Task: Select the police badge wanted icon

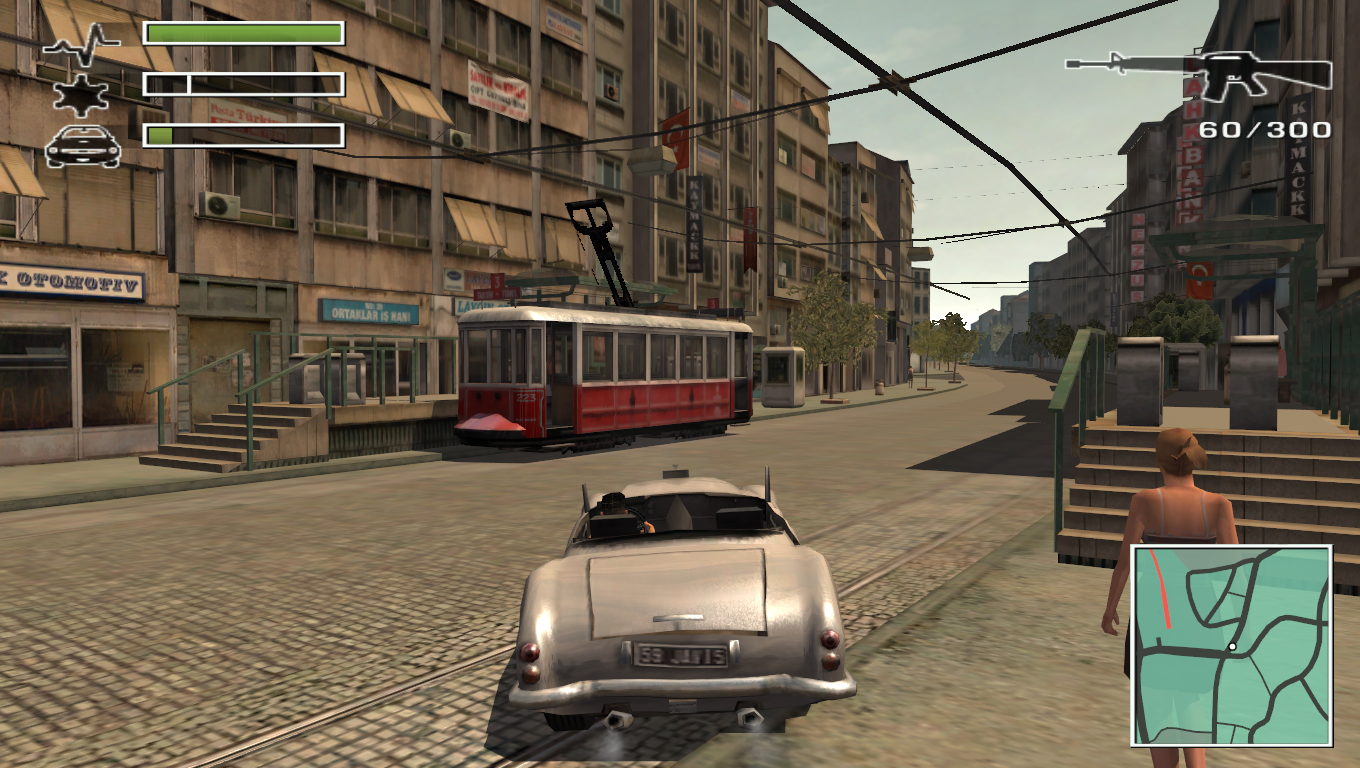Action: coord(83,94)
